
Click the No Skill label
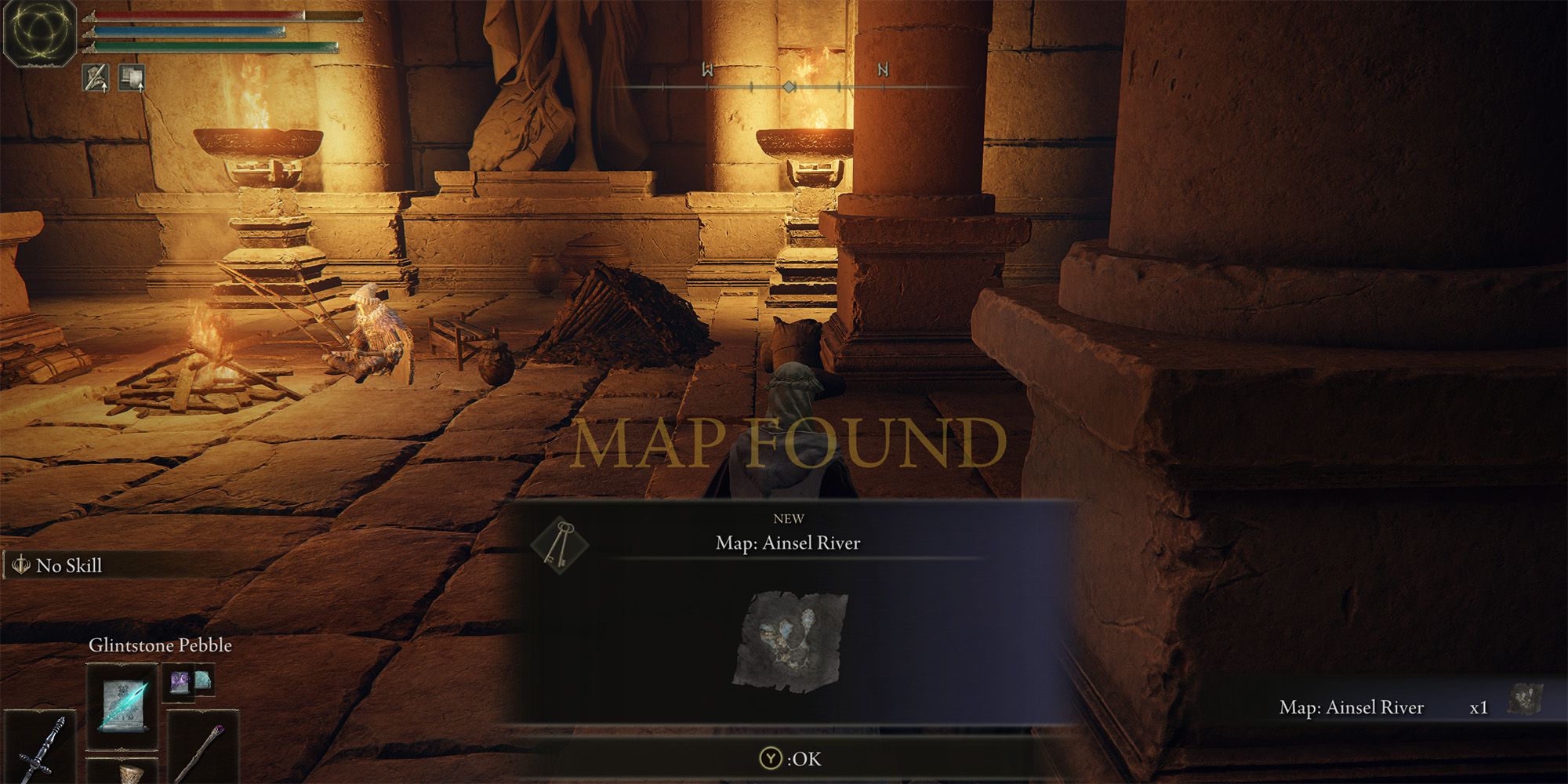(69, 565)
